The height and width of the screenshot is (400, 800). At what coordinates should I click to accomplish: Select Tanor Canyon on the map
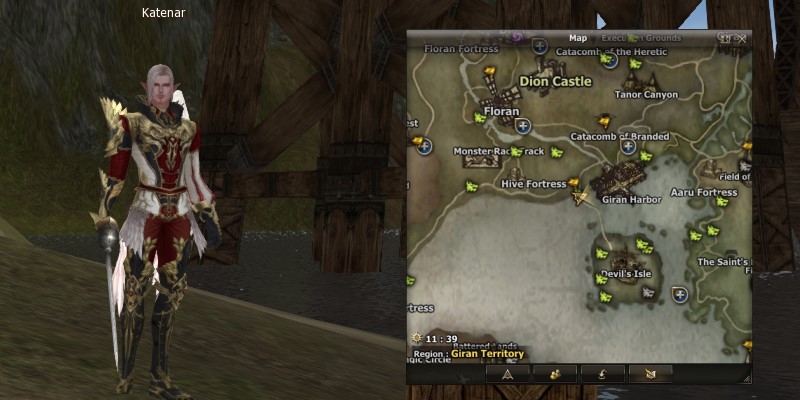(646, 95)
